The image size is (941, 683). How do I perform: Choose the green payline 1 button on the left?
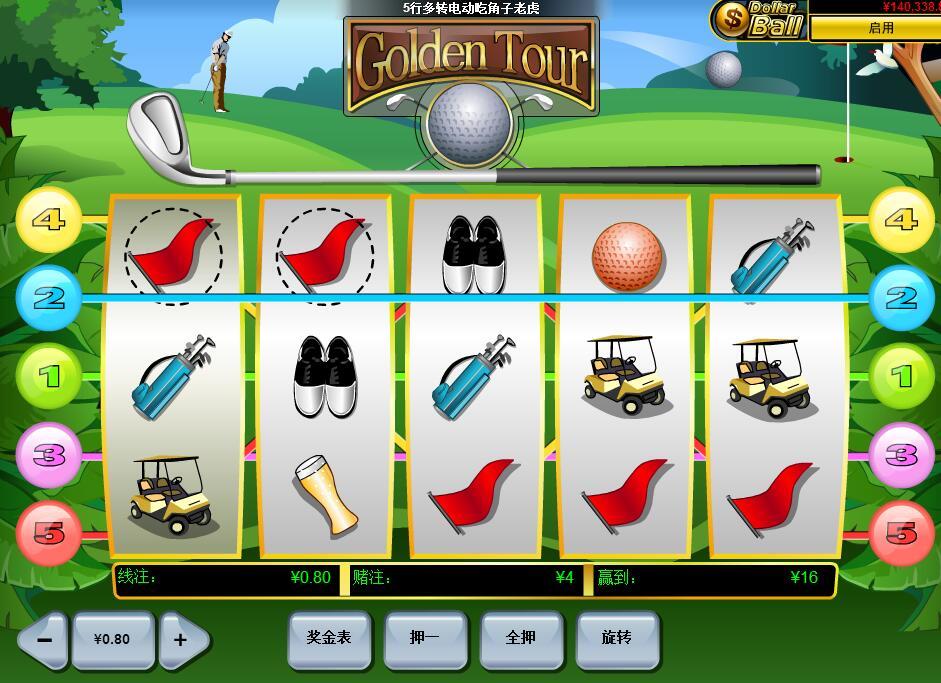pyautogui.click(x=49, y=377)
